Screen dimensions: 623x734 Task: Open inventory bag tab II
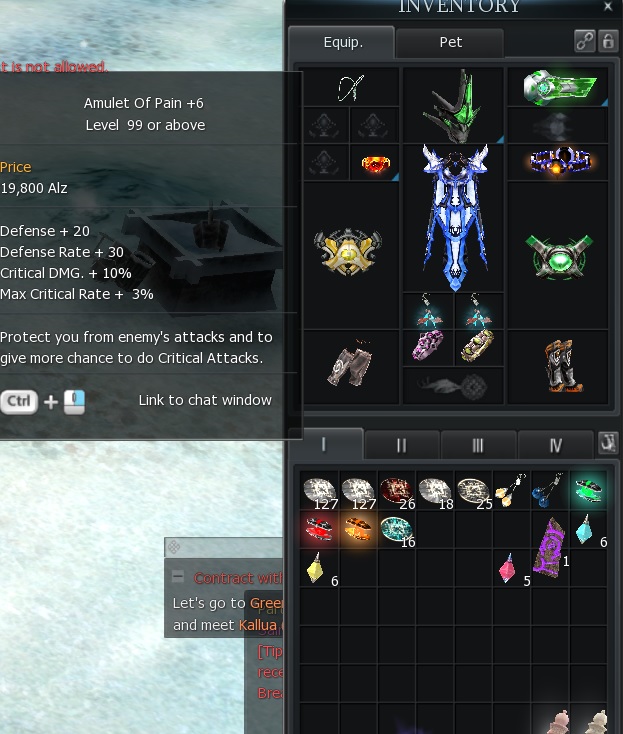(401, 445)
